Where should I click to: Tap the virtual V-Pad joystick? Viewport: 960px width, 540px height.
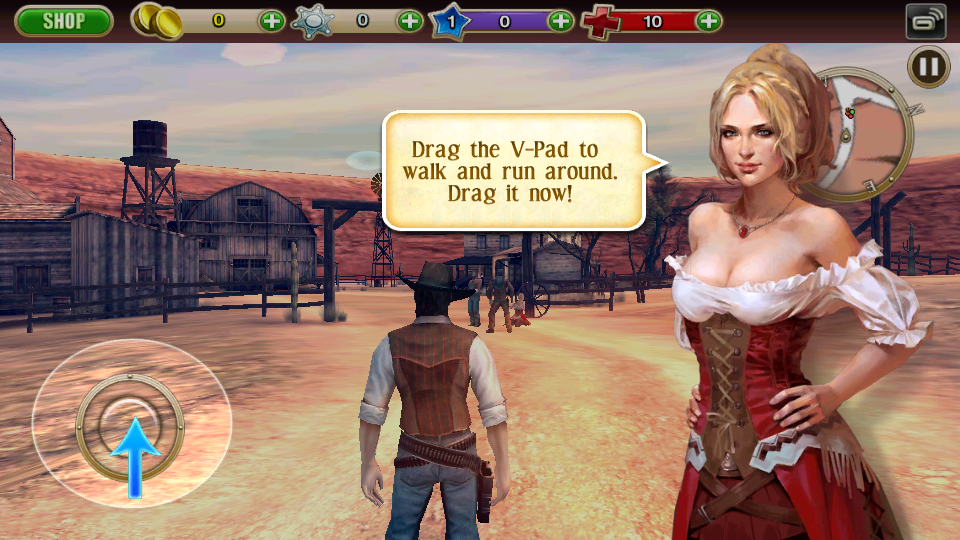(130, 424)
